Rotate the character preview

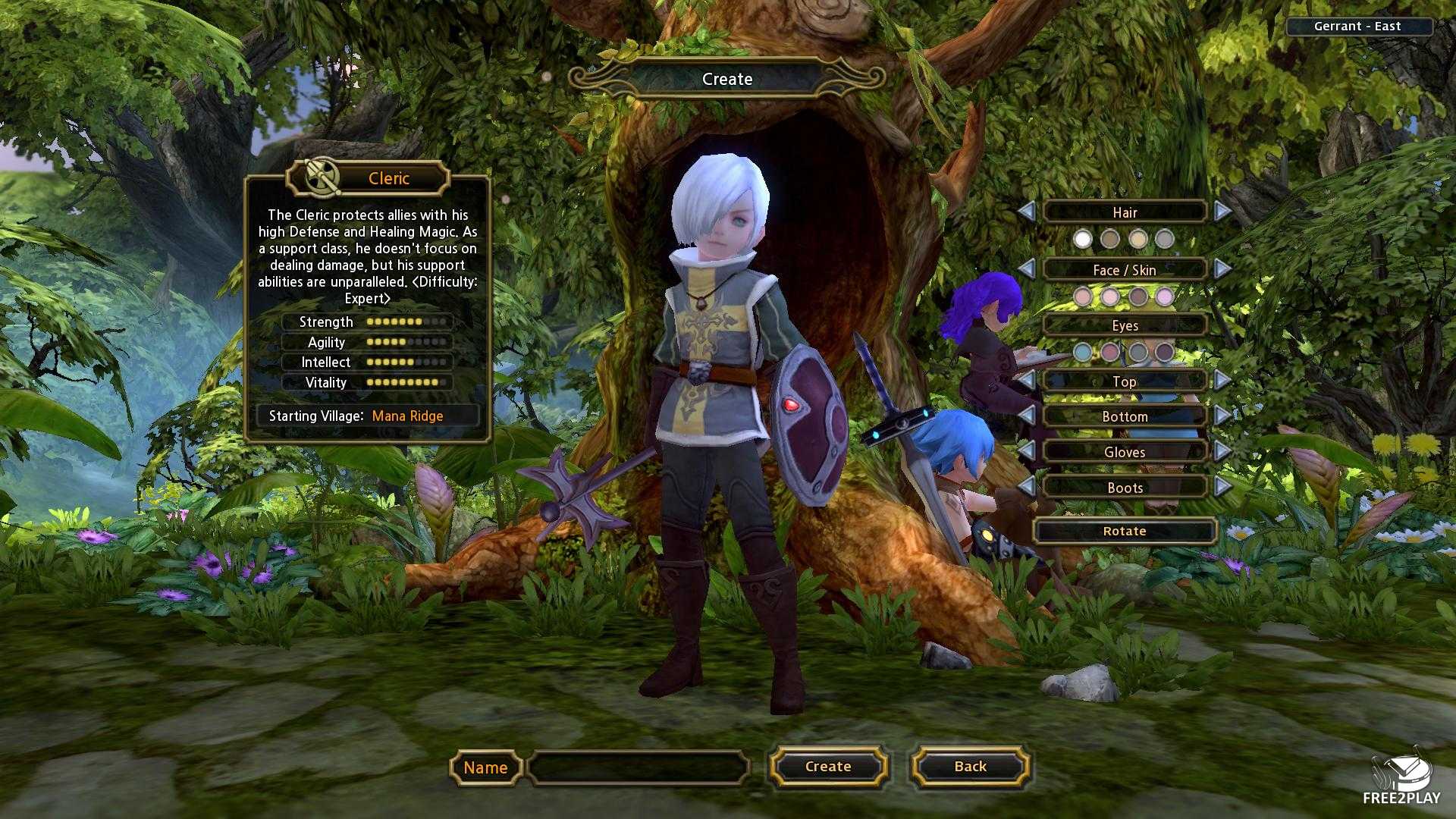[1124, 531]
